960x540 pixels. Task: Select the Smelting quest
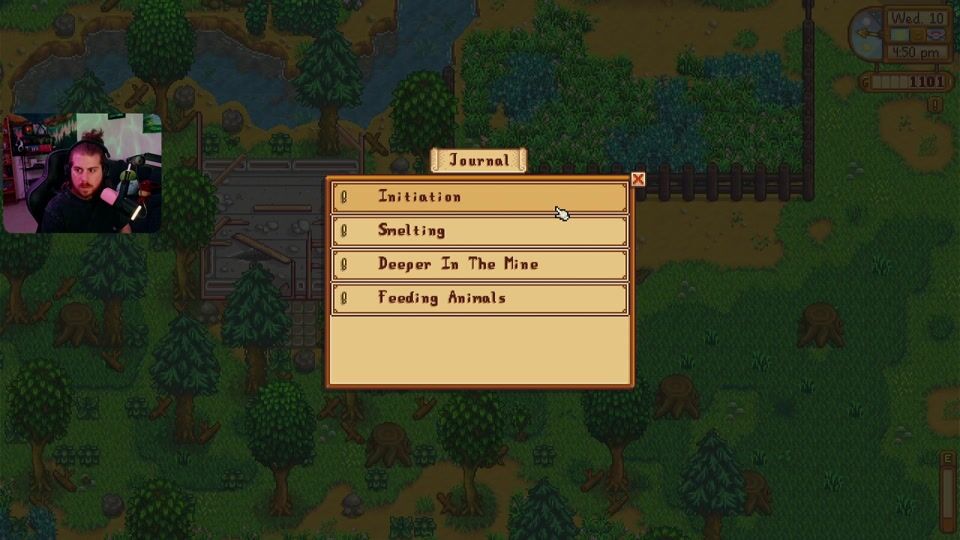pos(479,231)
